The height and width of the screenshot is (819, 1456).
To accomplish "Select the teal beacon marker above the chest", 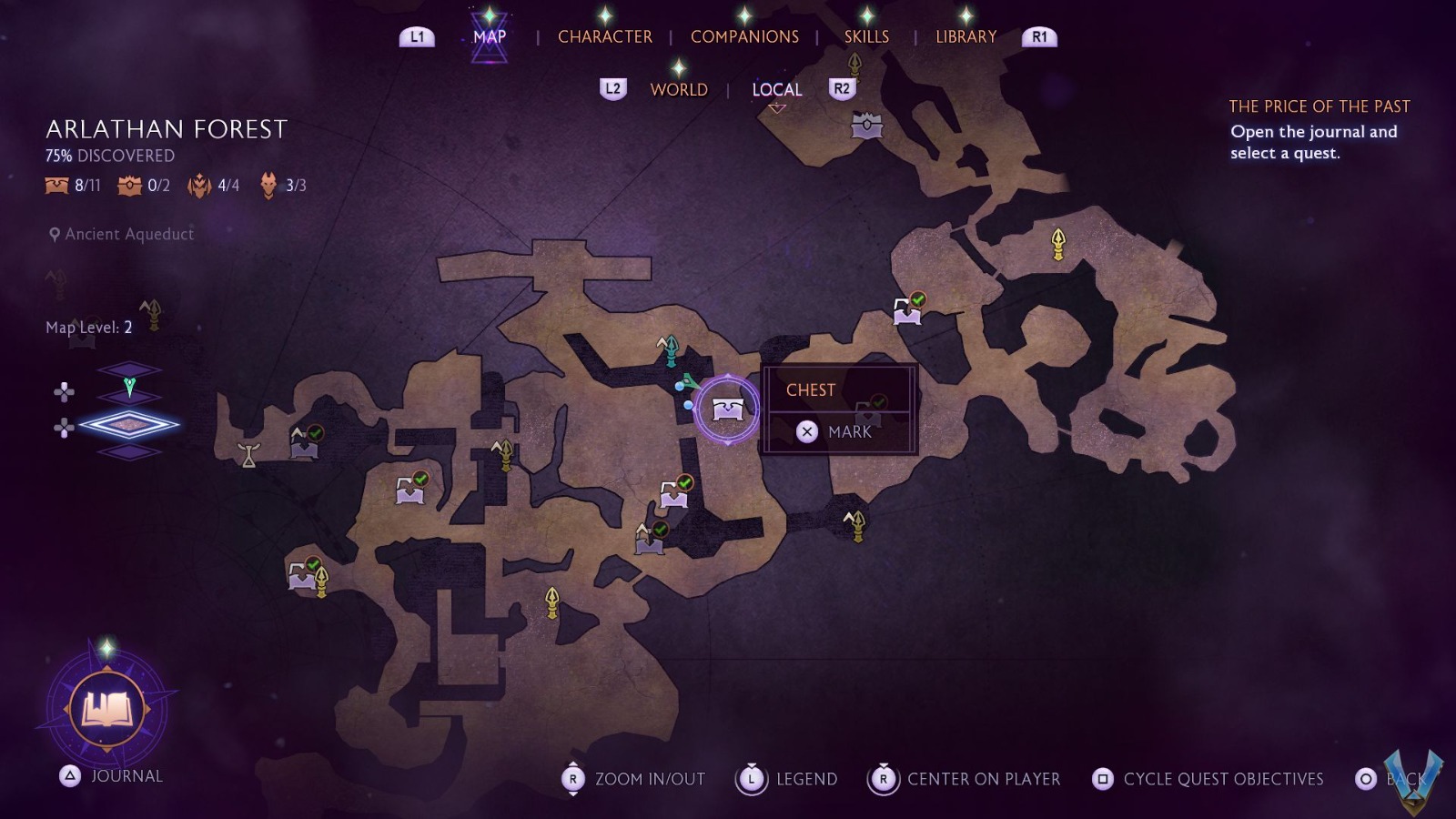I will coord(670,349).
